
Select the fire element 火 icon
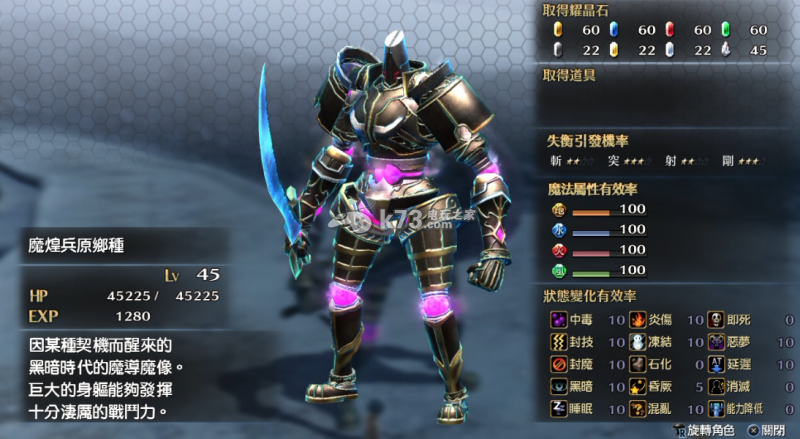pos(558,250)
